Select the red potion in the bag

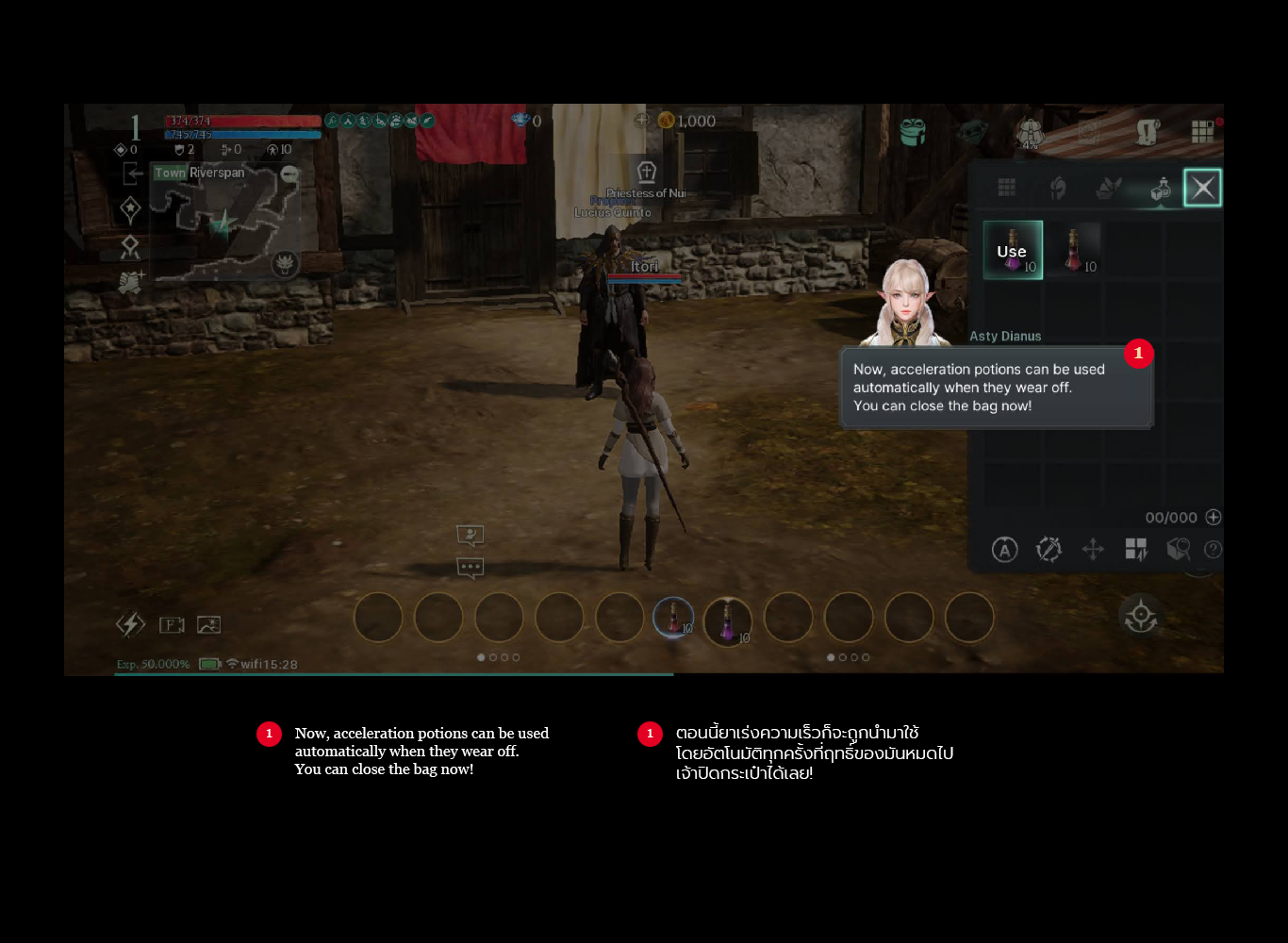pos(1074,250)
